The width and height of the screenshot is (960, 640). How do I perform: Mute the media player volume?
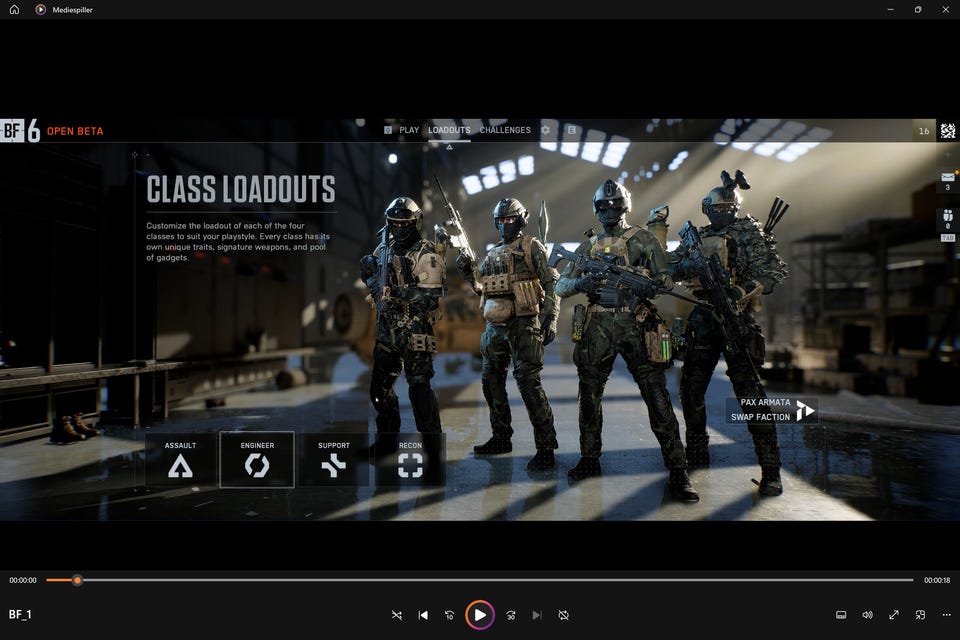click(x=867, y=615)
